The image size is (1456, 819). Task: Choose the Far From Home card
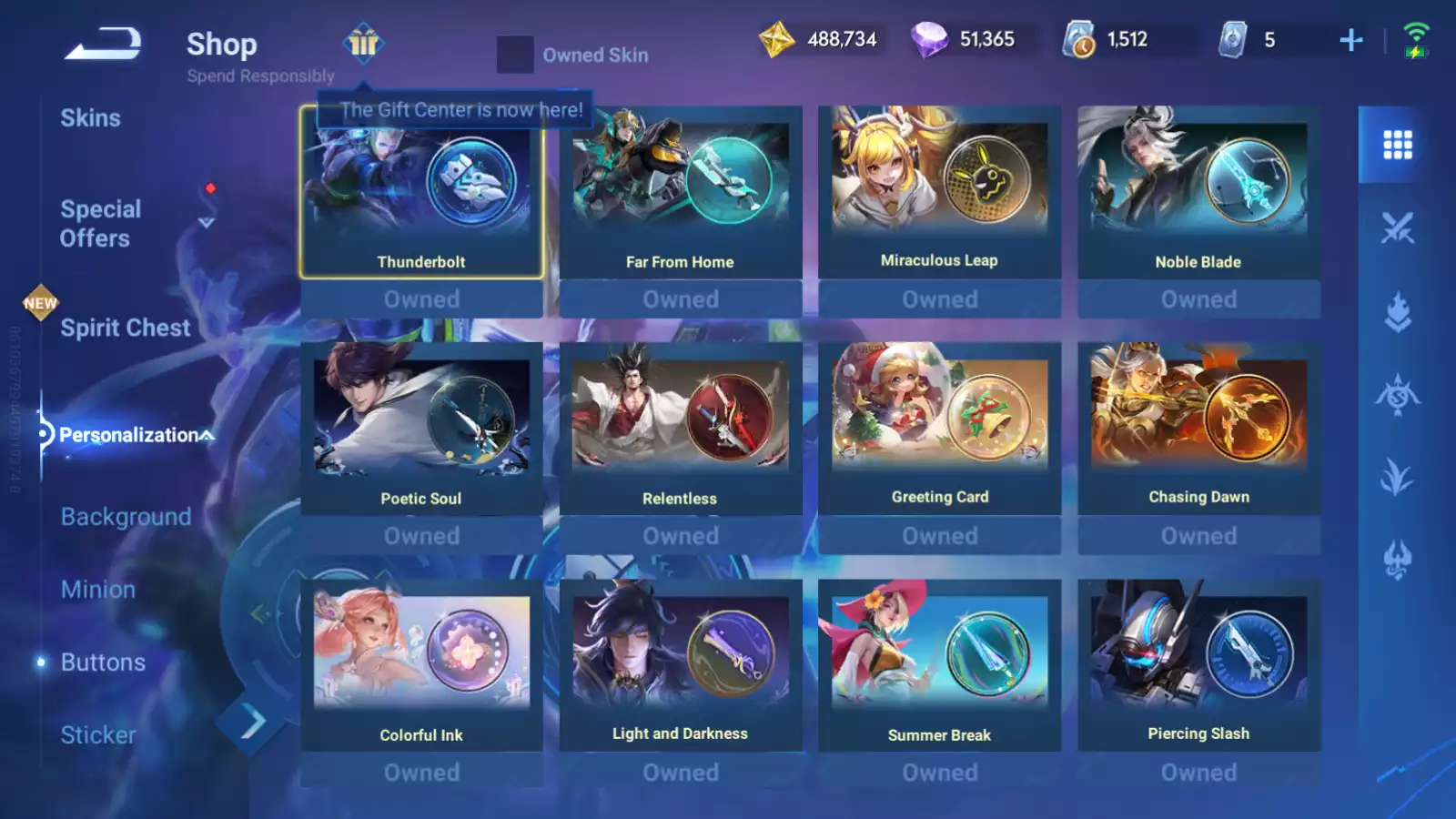(x=680, y=193)
